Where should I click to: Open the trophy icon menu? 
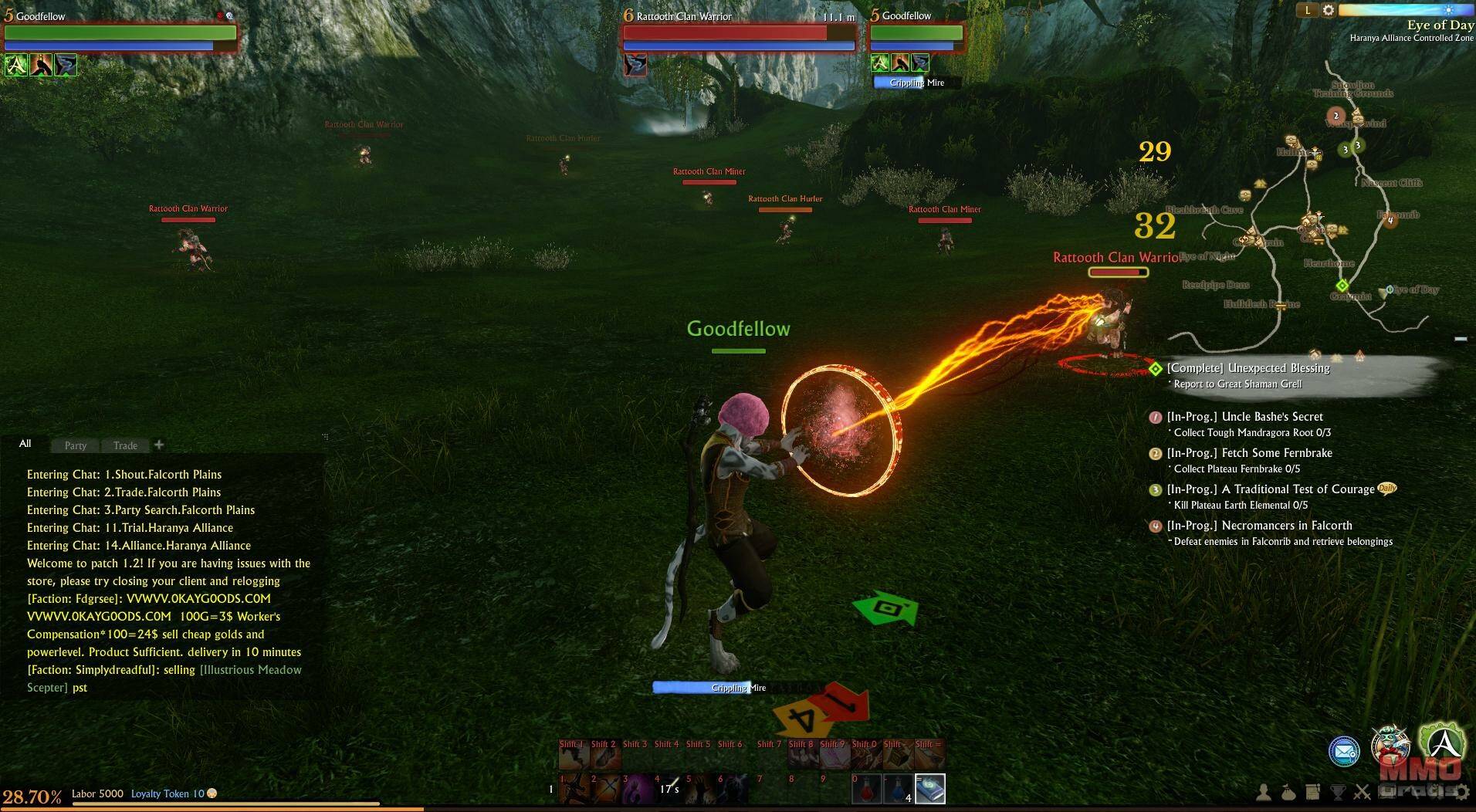1338,793
